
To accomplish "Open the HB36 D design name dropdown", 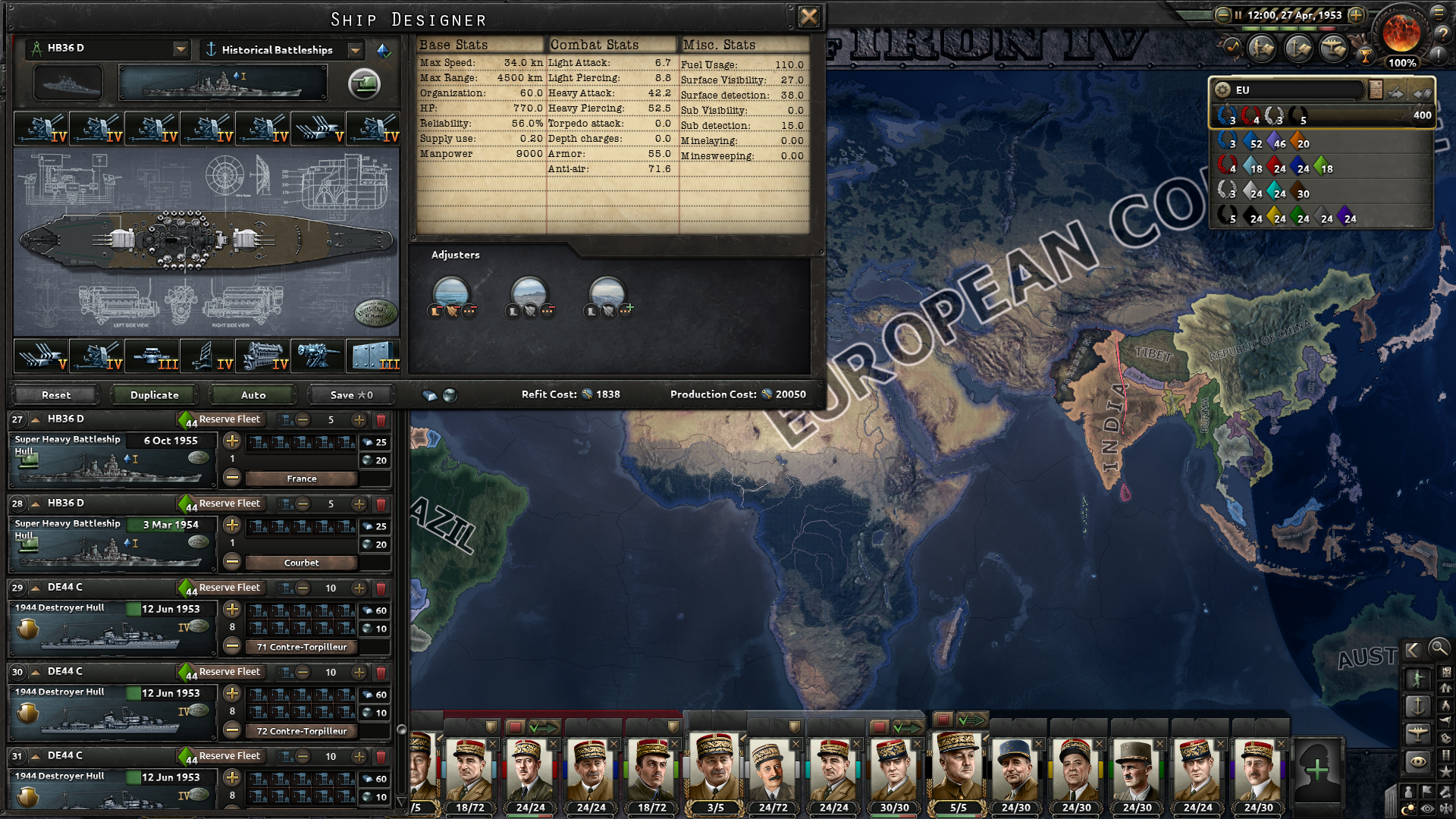I will coord(182,49).
